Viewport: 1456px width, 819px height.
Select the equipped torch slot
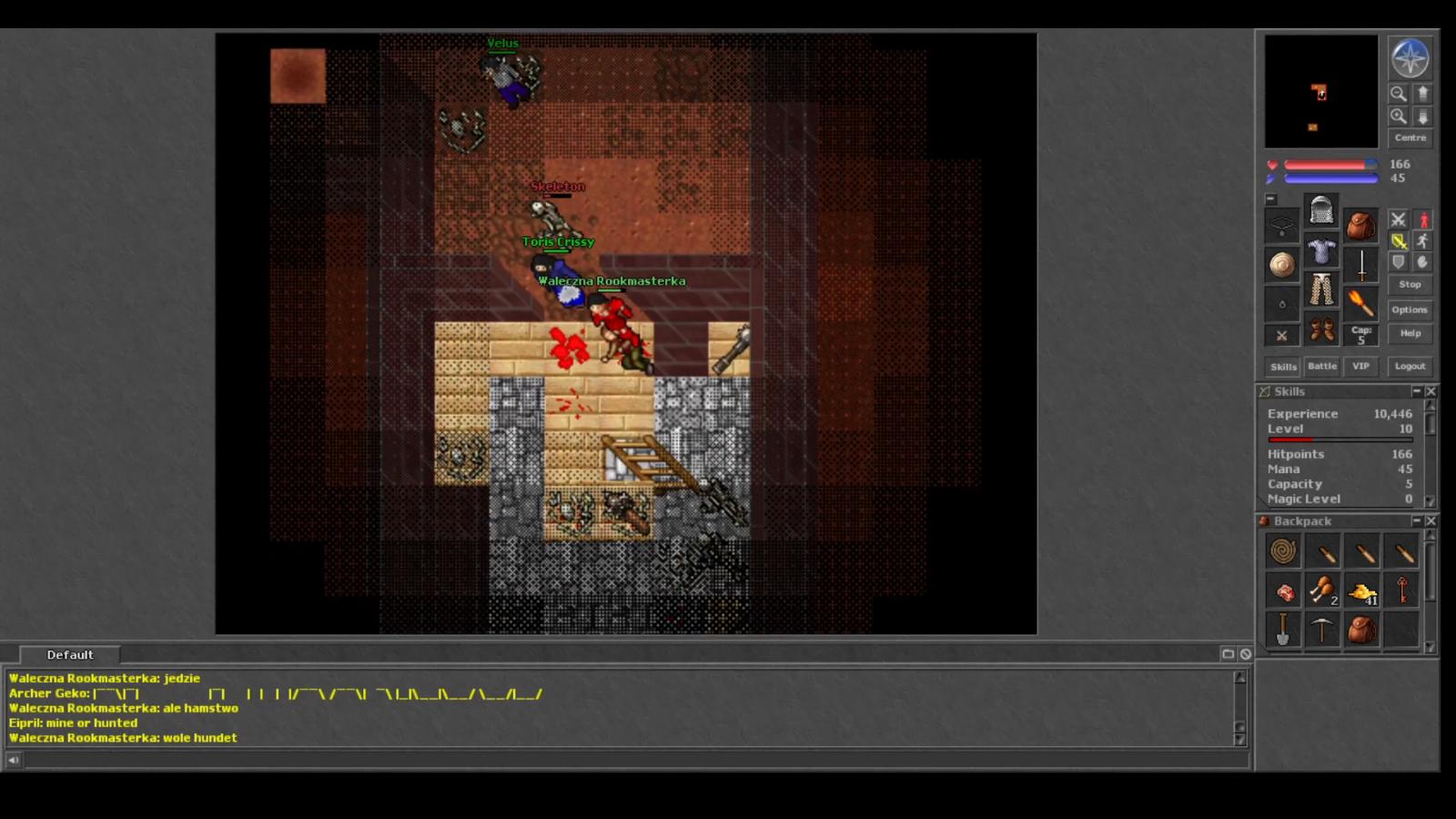(1360, 303)
